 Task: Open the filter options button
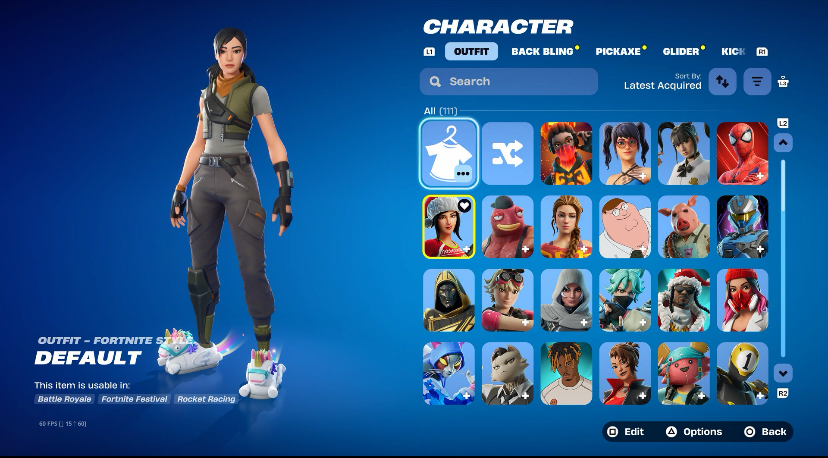tap(757, 82)
